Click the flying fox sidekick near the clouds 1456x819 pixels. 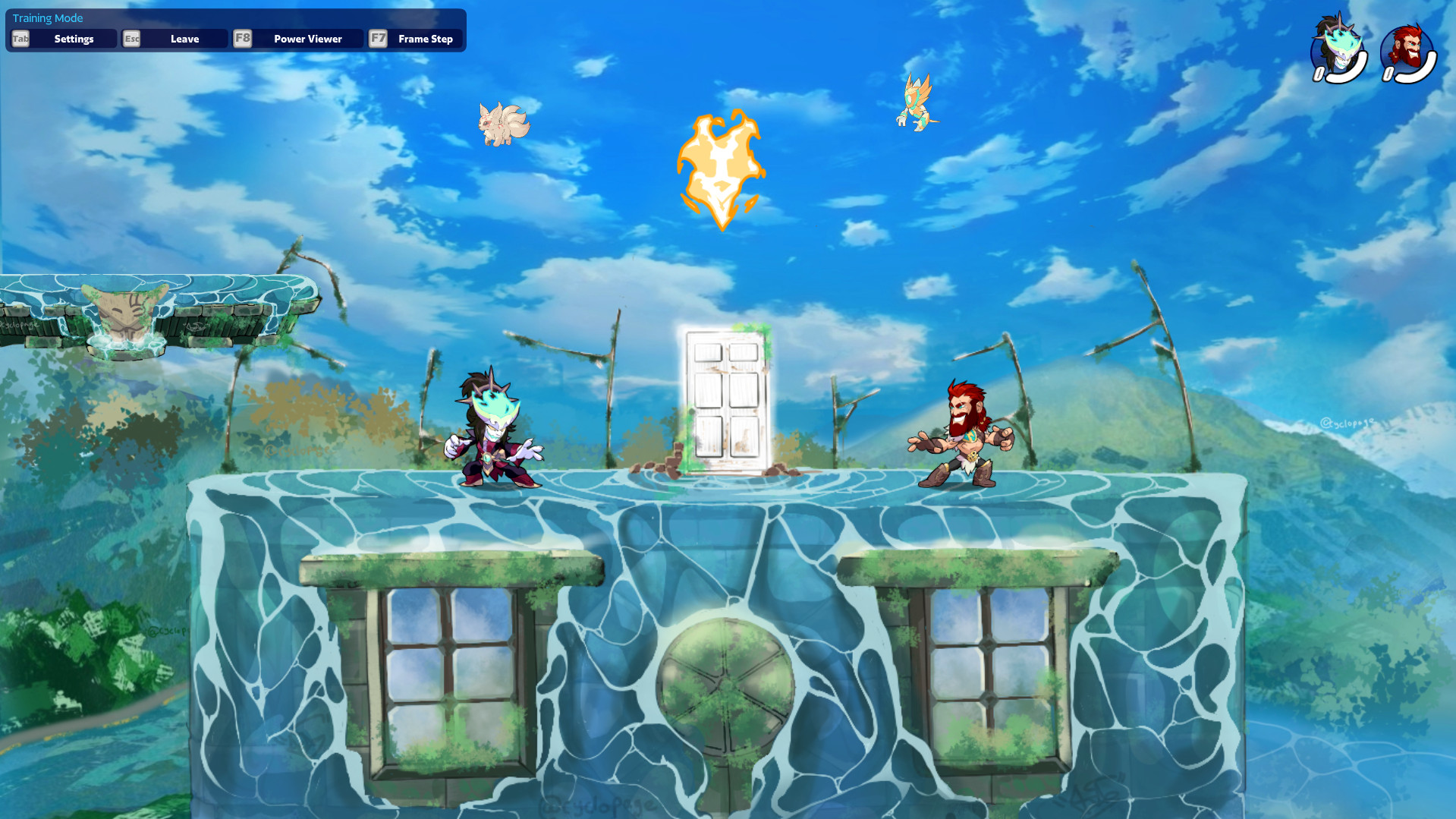[x=502, y=125]
